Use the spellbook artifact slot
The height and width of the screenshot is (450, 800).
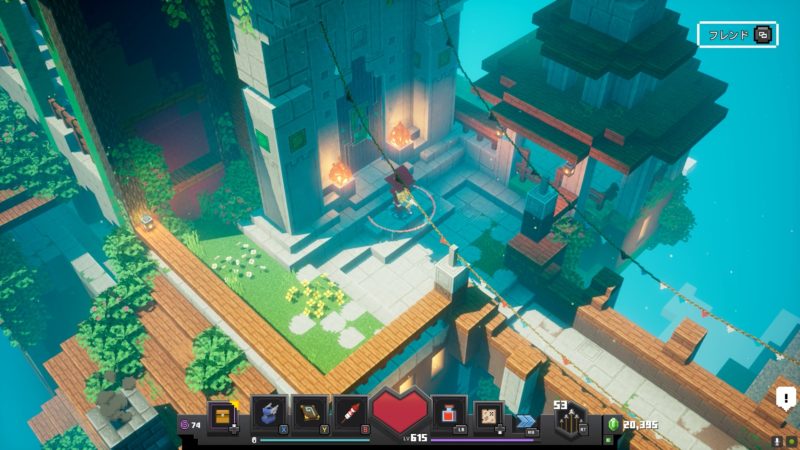click(310, 414)
